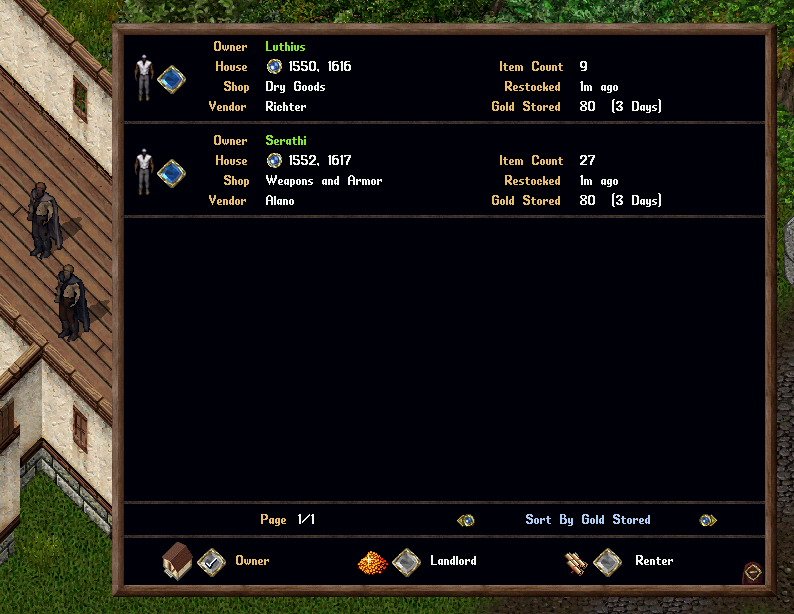Enable the Renter filter checkbox

pyautogui.click(x=607, y=562)
